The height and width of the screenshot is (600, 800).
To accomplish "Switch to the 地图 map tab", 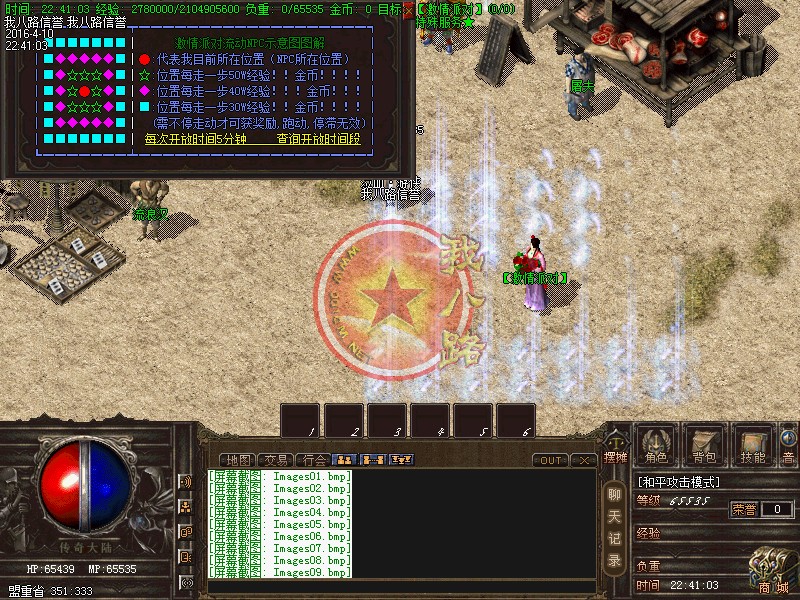I will point(237,460).
